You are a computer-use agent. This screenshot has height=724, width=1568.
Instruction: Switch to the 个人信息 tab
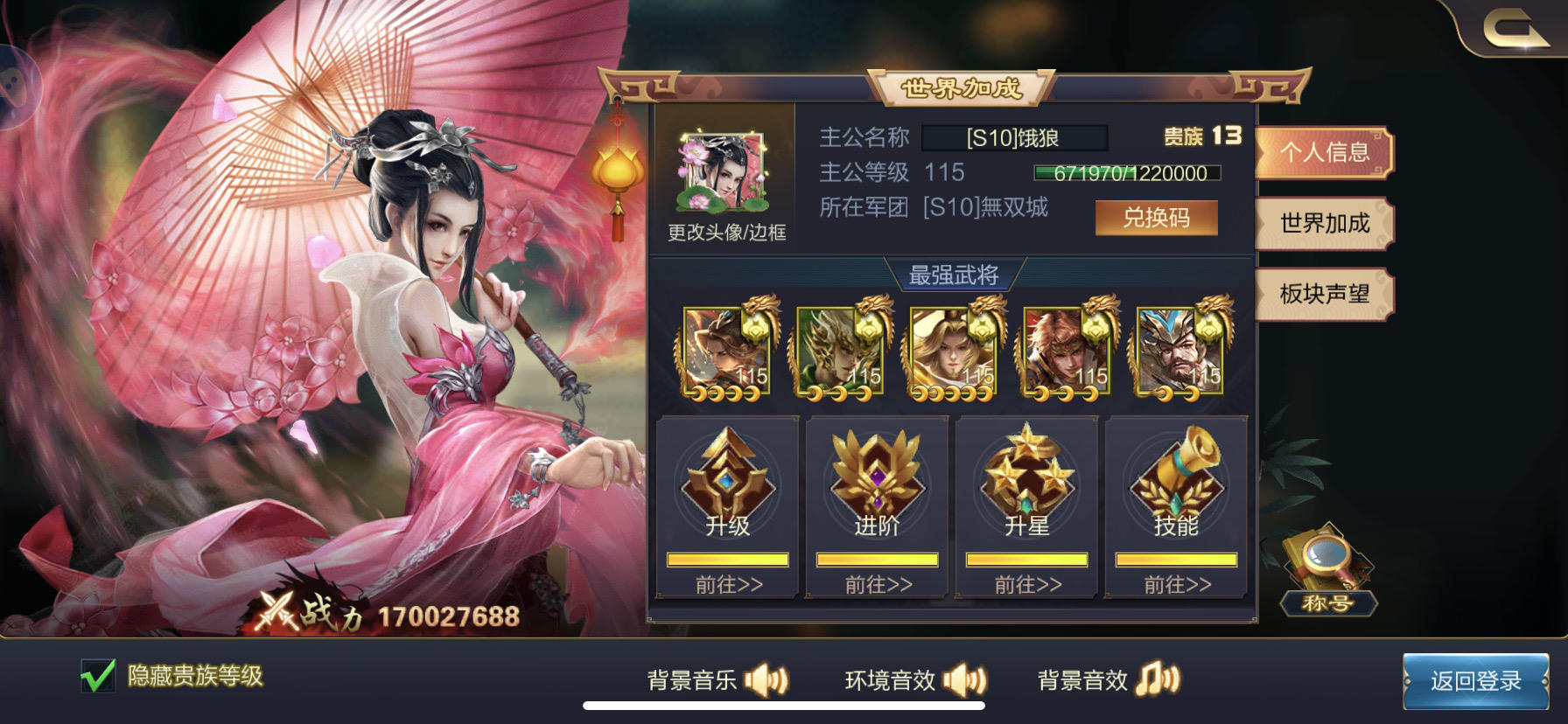click(1323, 153)
